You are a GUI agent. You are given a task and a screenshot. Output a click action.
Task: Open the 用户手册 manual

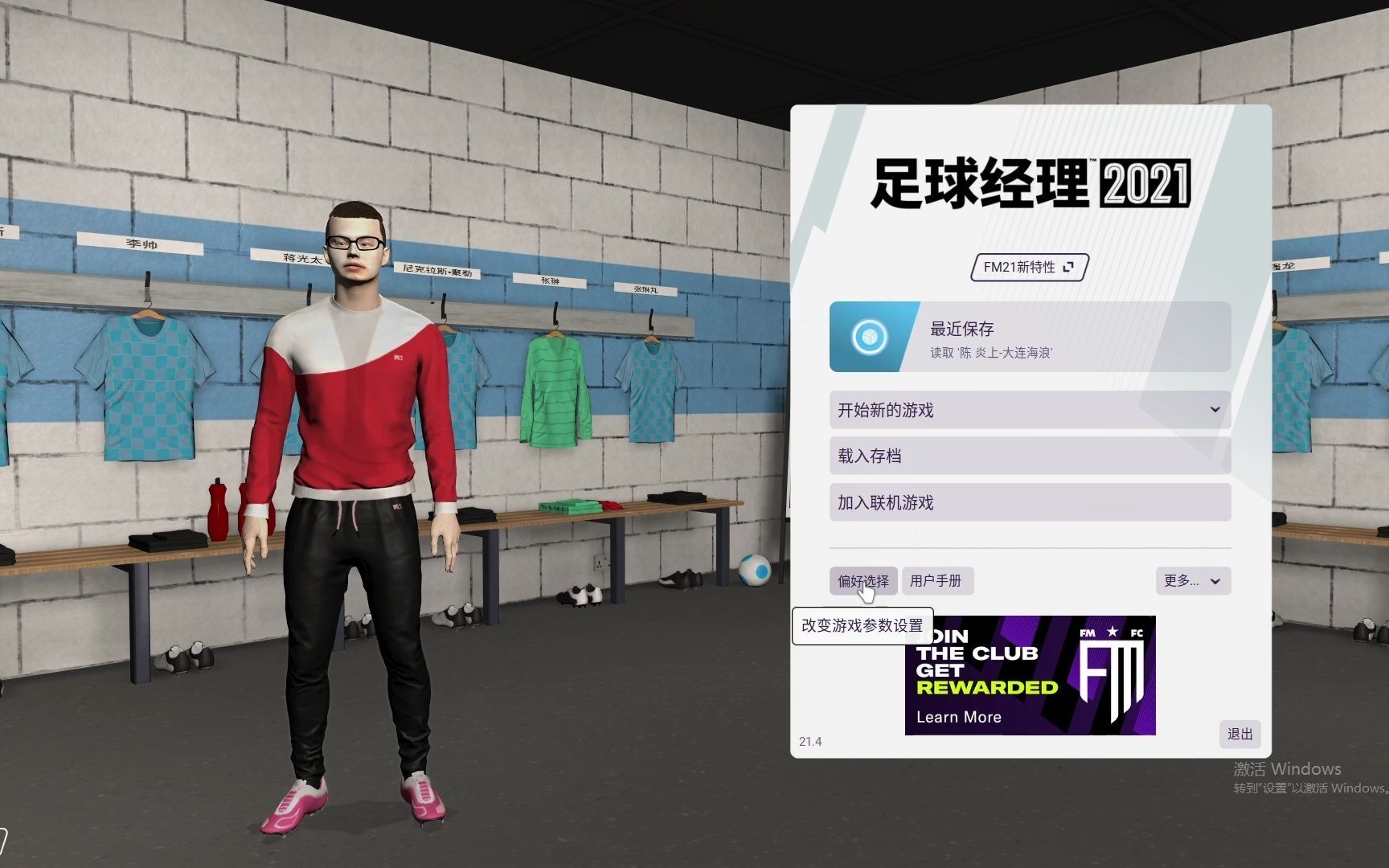pyautogui.click(x=937, y=581)
